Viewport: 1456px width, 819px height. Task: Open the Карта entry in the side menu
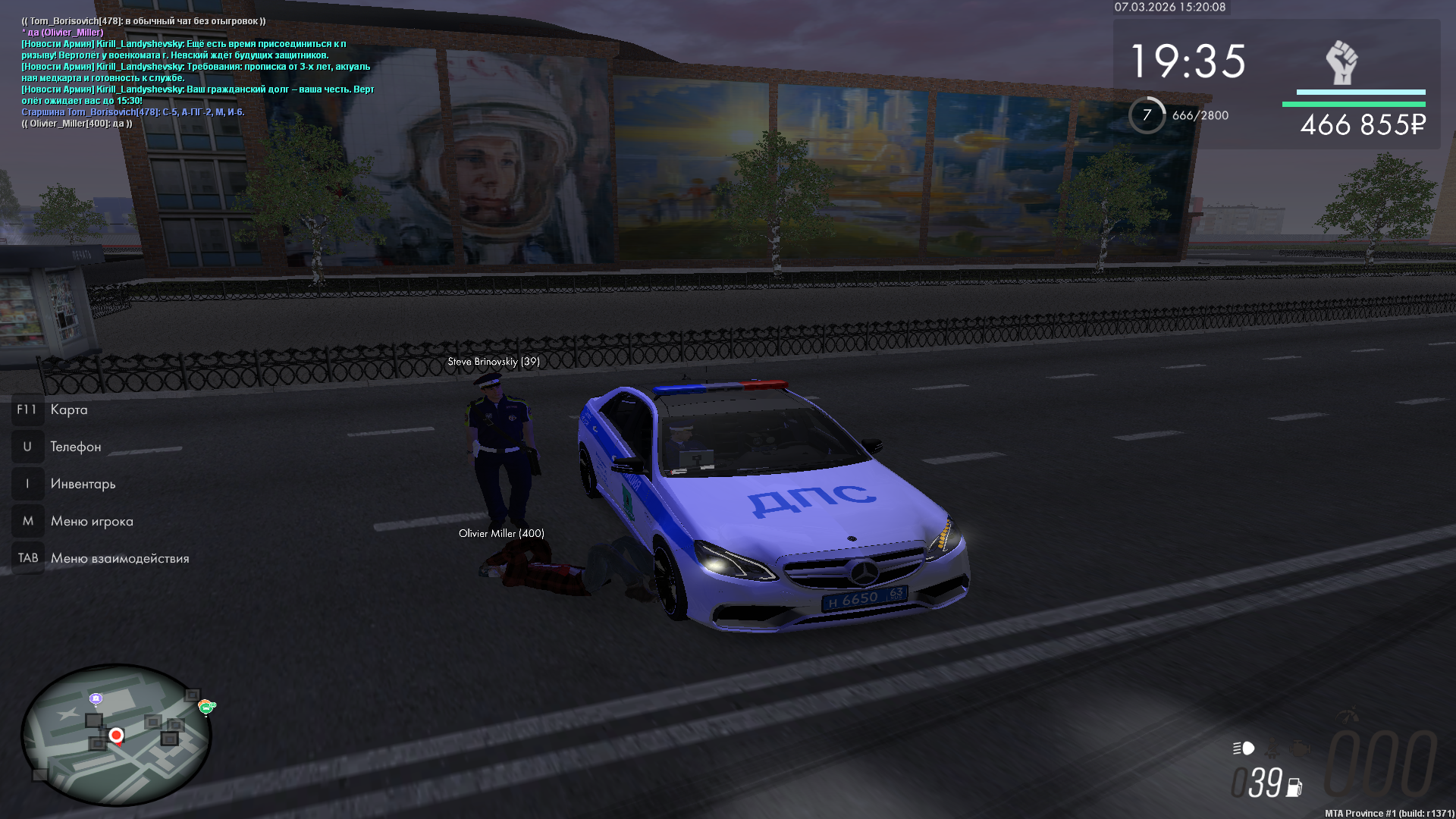[x=68, y=410]
